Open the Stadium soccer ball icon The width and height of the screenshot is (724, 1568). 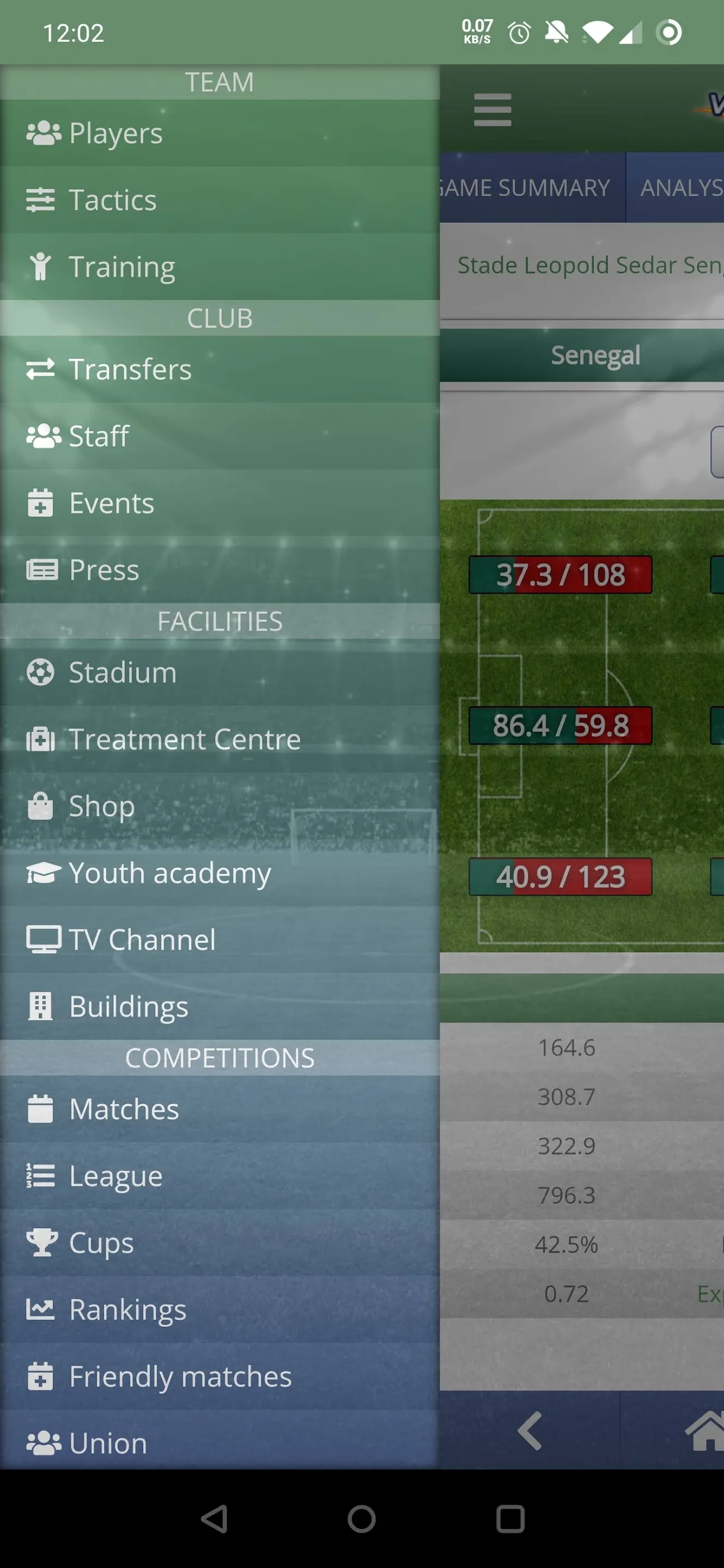41,672
